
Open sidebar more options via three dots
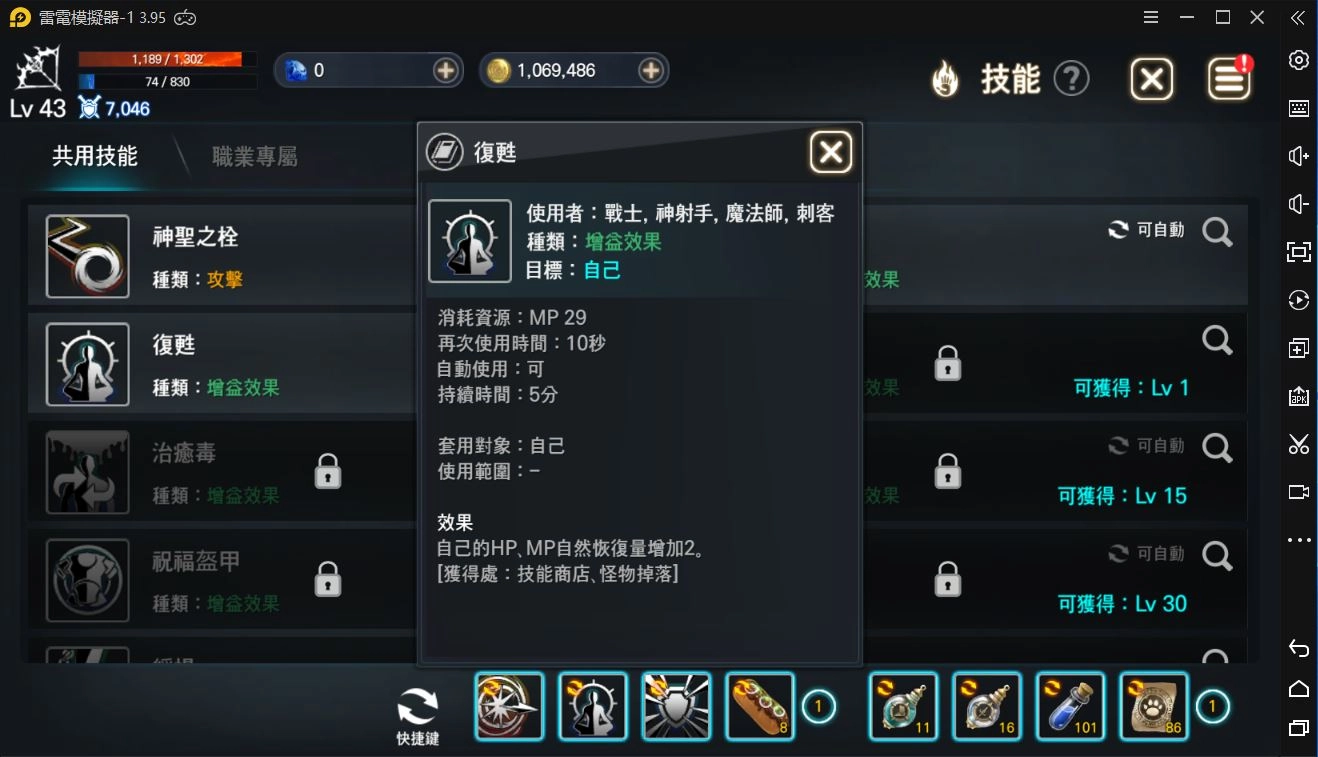[1299, 540]
